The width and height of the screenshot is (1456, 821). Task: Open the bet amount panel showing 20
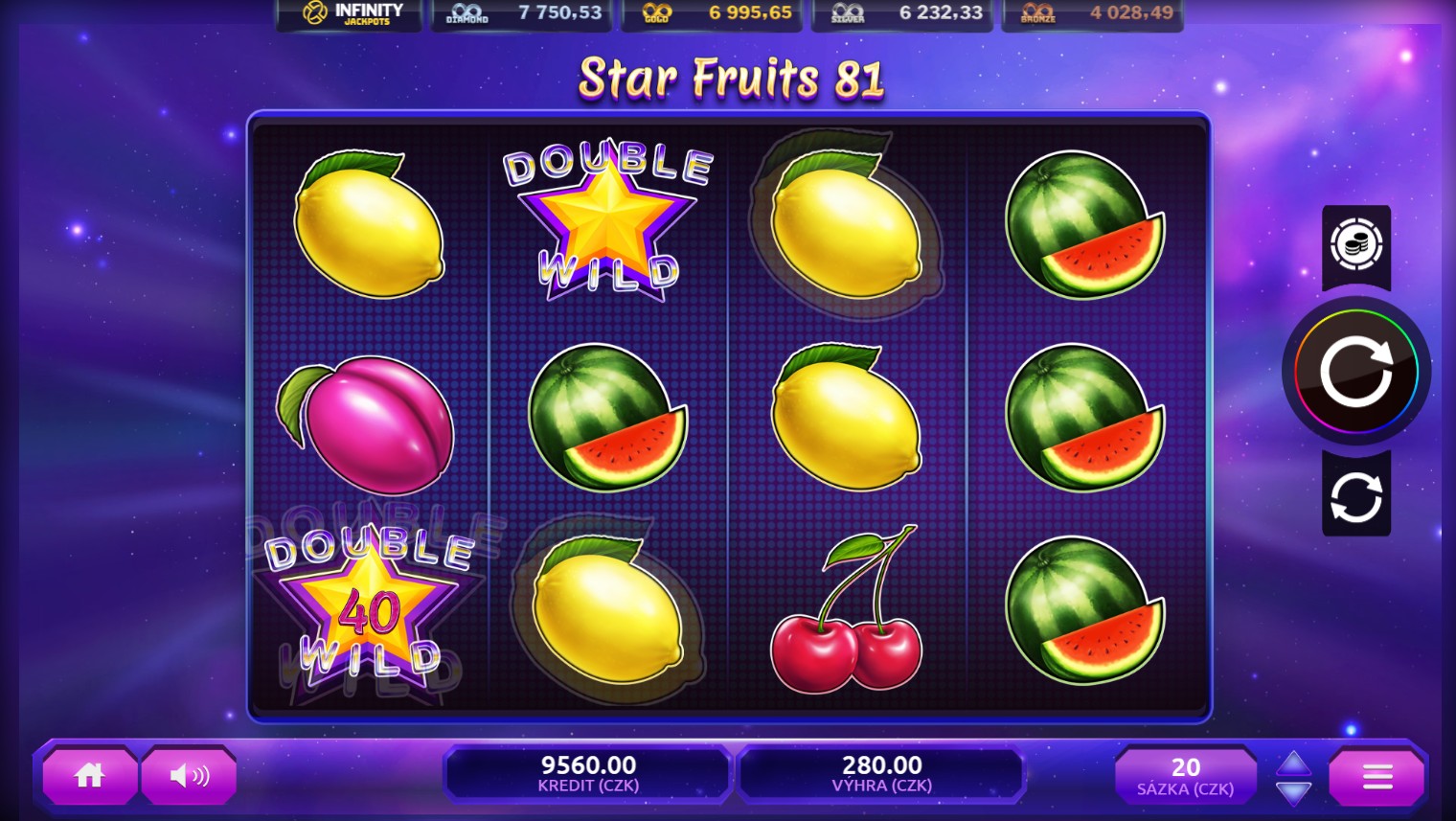tap(1186, 776)
